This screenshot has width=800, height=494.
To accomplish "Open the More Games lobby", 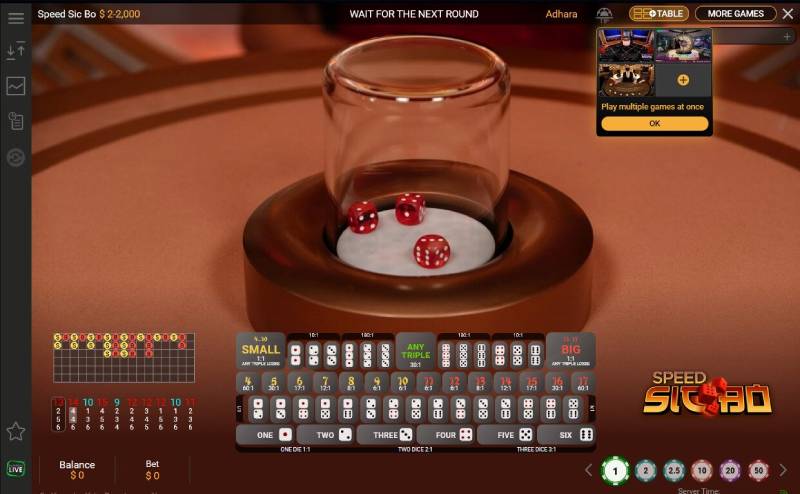I will point(735,14).
